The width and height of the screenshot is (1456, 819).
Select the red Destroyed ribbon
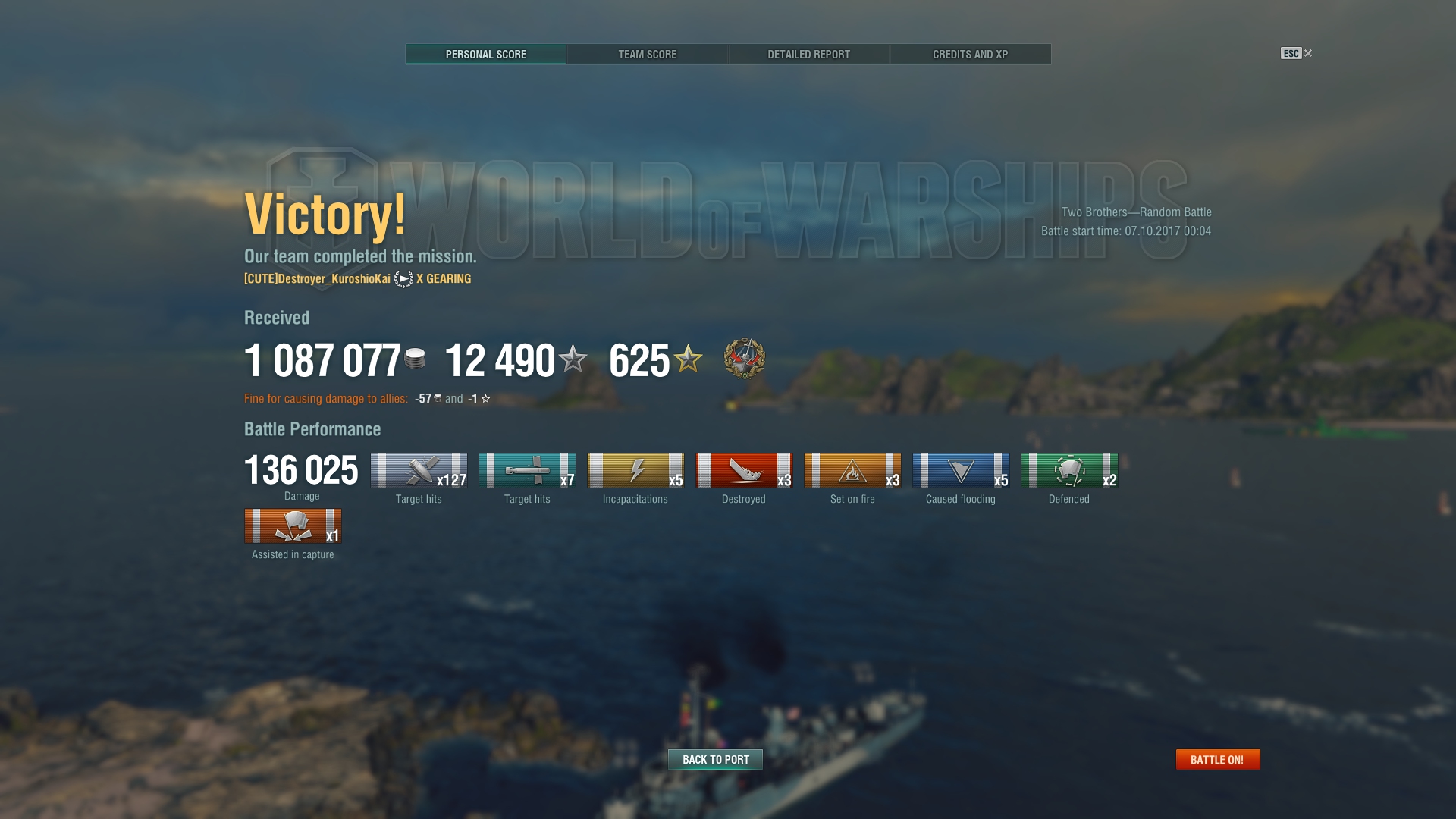coord(744,471)
